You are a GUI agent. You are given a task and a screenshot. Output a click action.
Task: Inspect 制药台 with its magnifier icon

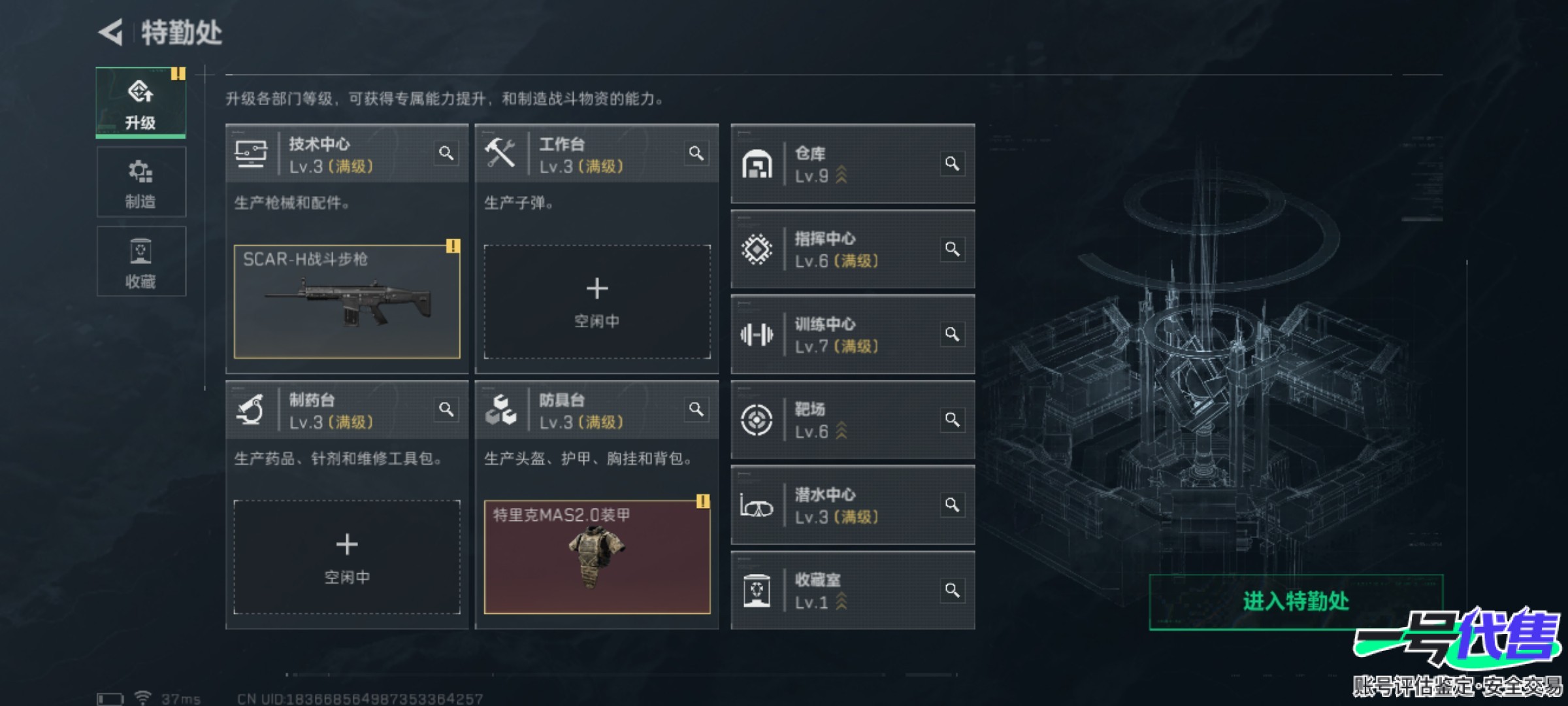(446, 410)
